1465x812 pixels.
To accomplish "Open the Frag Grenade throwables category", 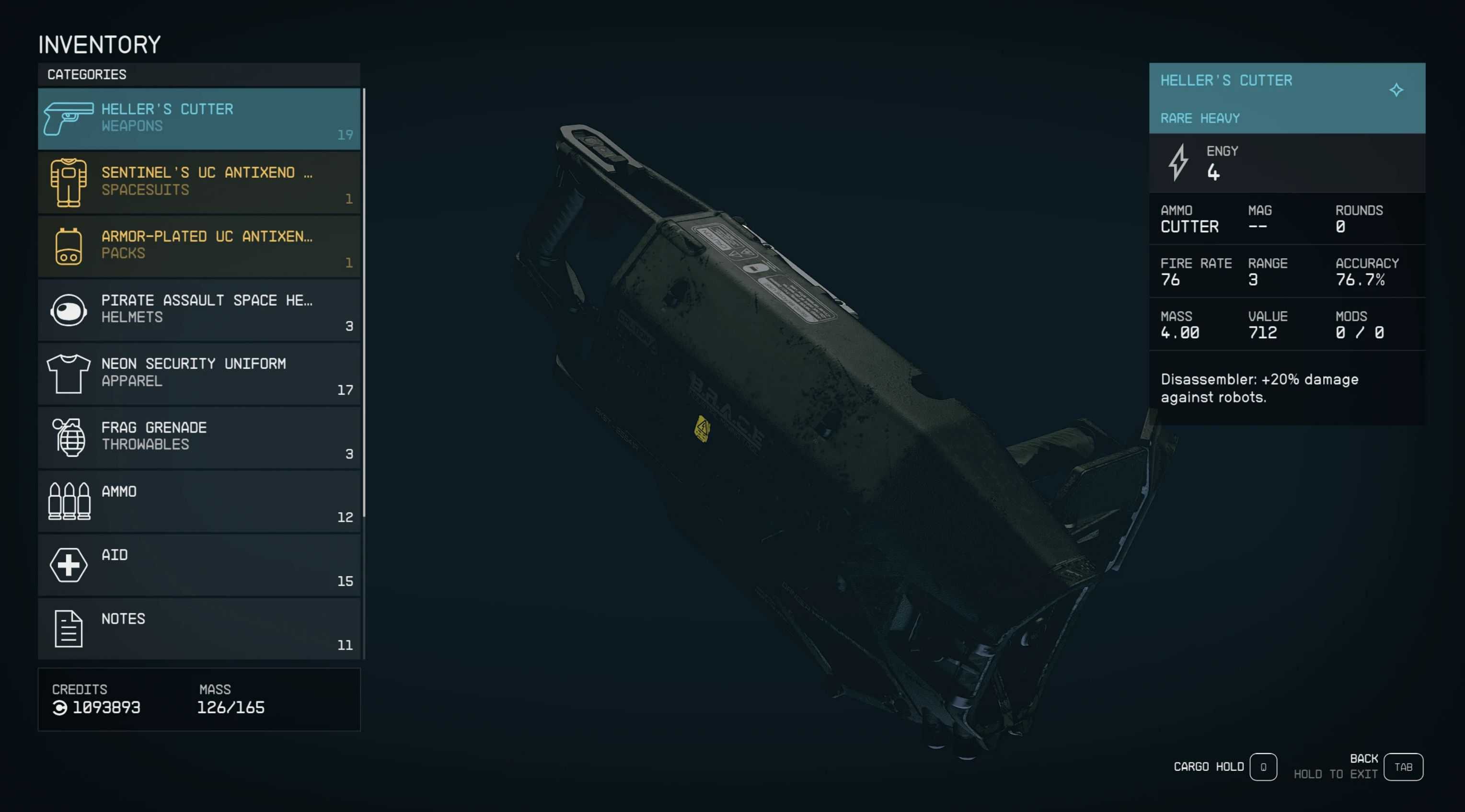I will [x=198, y=437].
